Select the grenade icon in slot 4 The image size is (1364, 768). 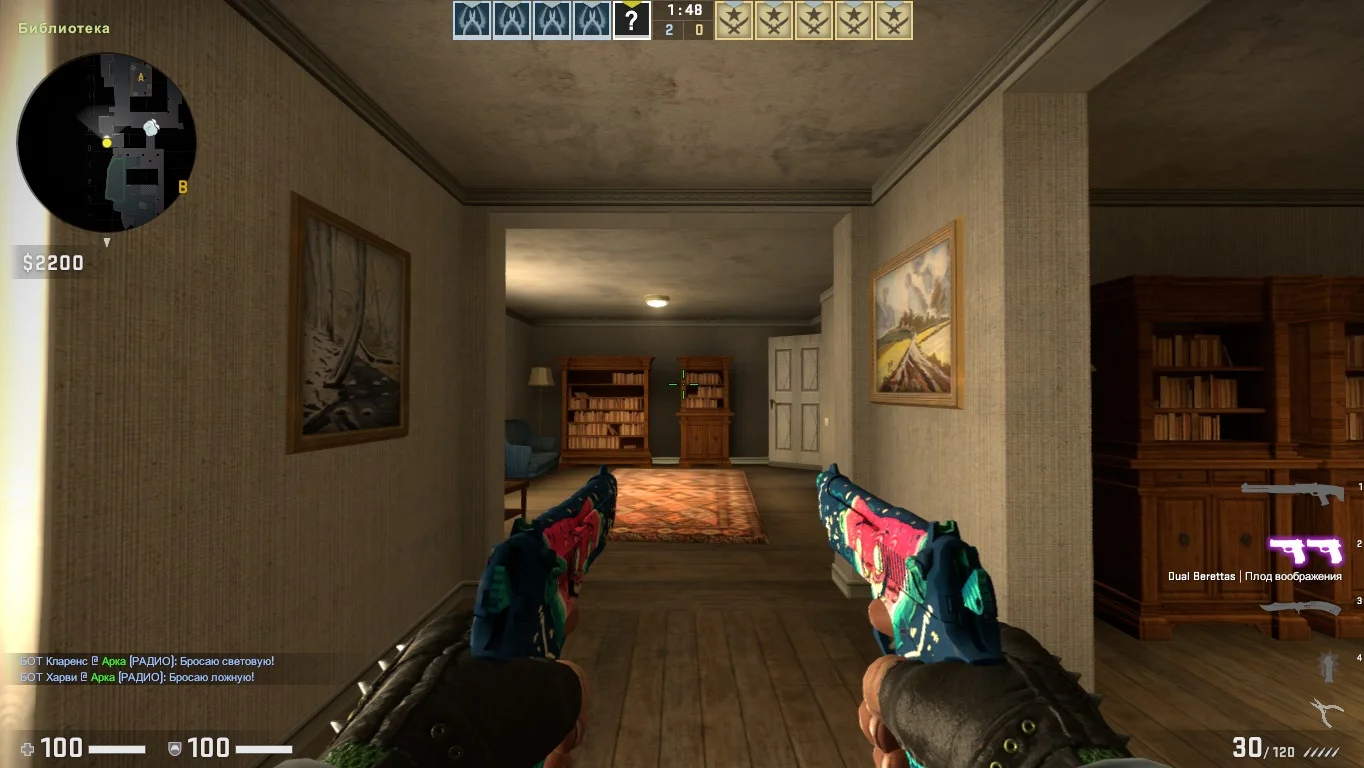tap(1328, 663)
